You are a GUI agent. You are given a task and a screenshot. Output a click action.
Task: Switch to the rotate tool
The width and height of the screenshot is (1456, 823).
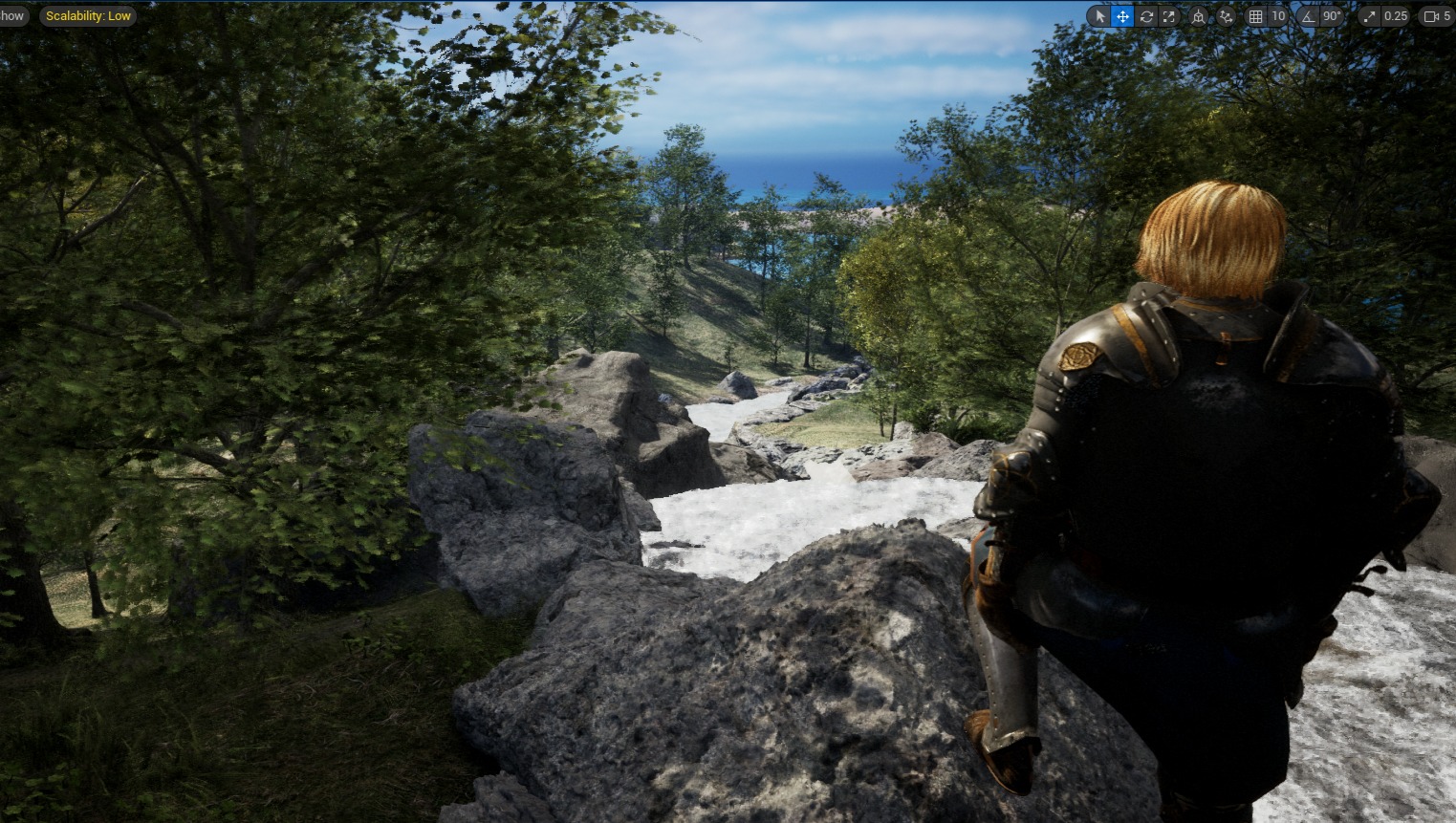point(1145,16)
